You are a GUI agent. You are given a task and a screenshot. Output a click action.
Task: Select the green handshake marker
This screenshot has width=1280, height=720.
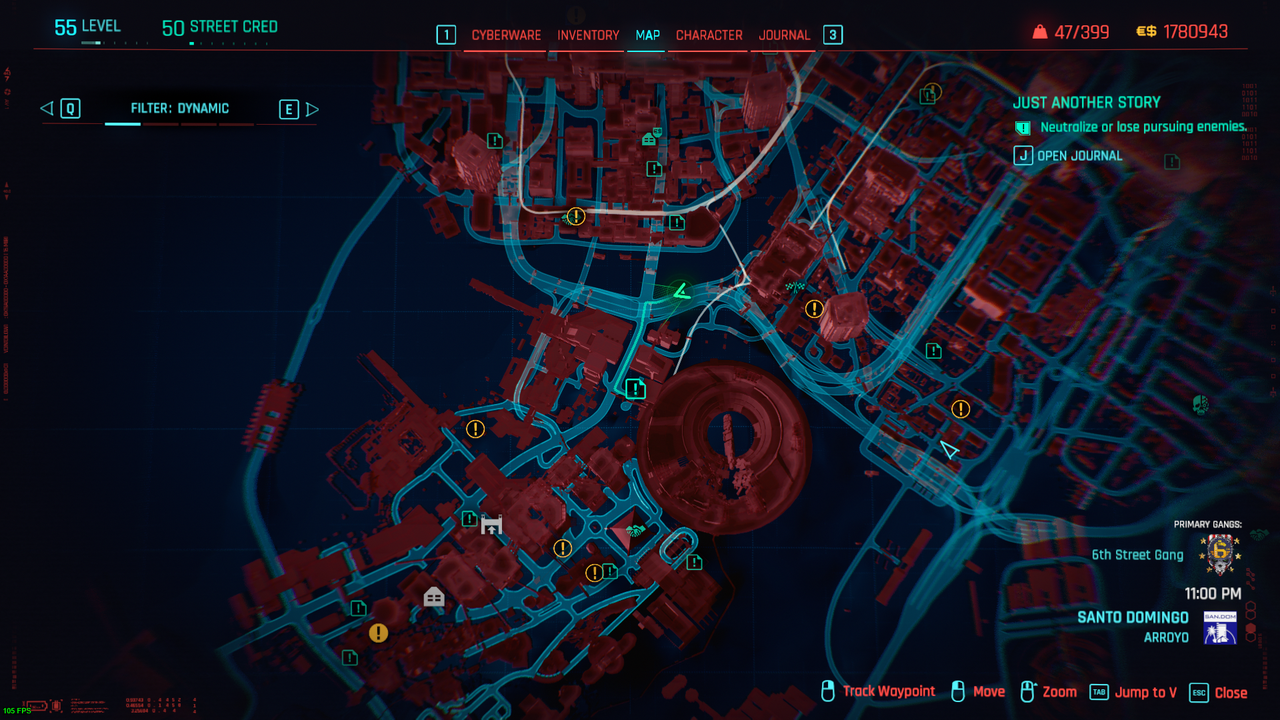point(635,531)
